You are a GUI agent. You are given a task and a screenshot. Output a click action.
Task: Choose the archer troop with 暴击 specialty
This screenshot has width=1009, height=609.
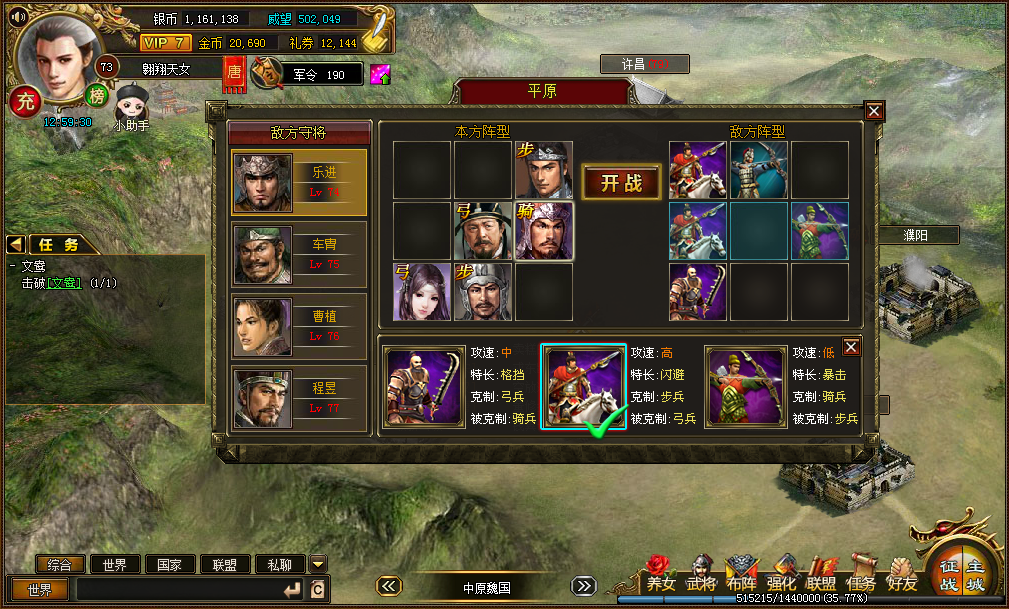pyautogui.click(x=745, y=387)
